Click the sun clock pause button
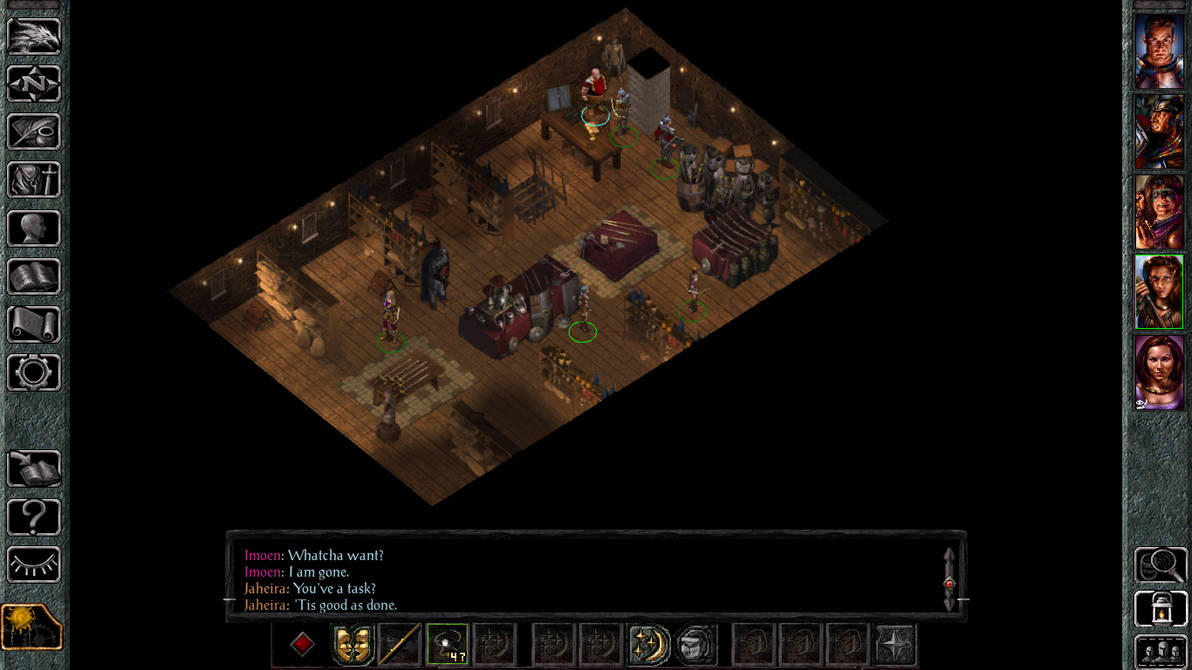 [32, 627]
